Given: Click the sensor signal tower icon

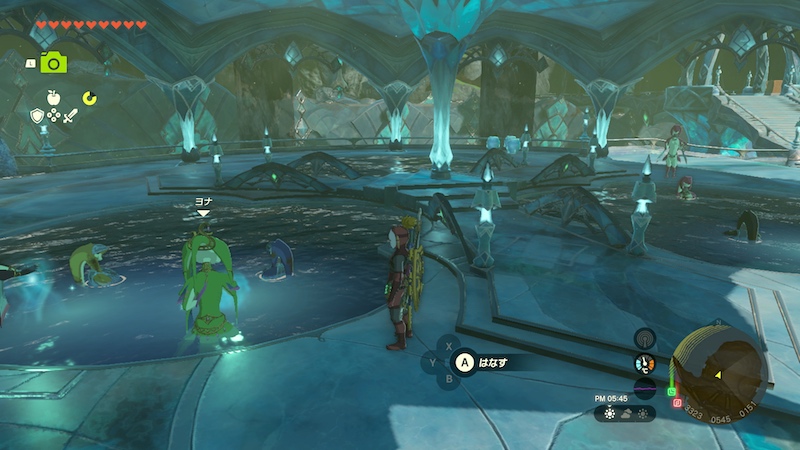Looking at the screenshot, I should pos(645,339).
